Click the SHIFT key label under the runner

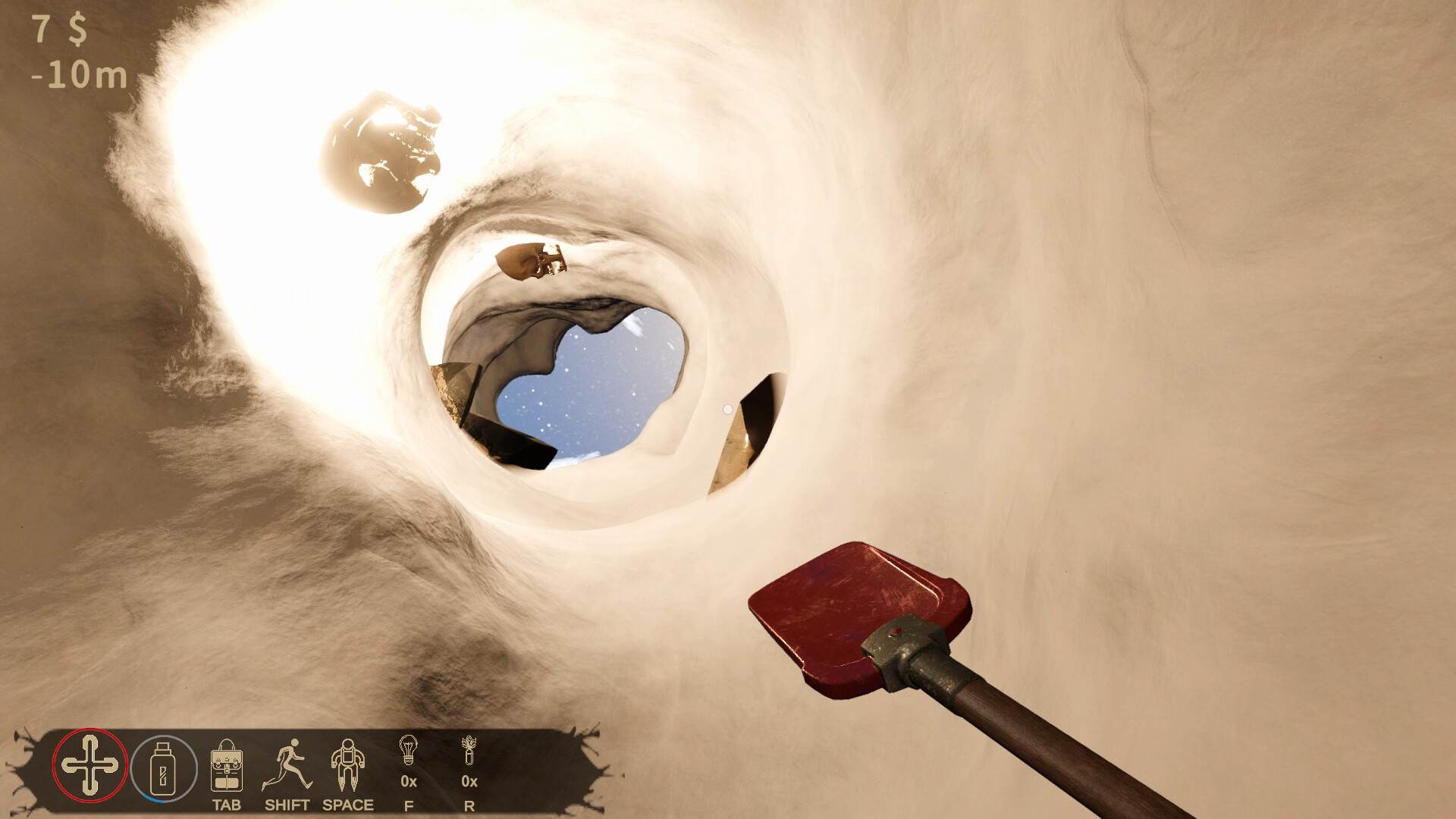(287, 805)
